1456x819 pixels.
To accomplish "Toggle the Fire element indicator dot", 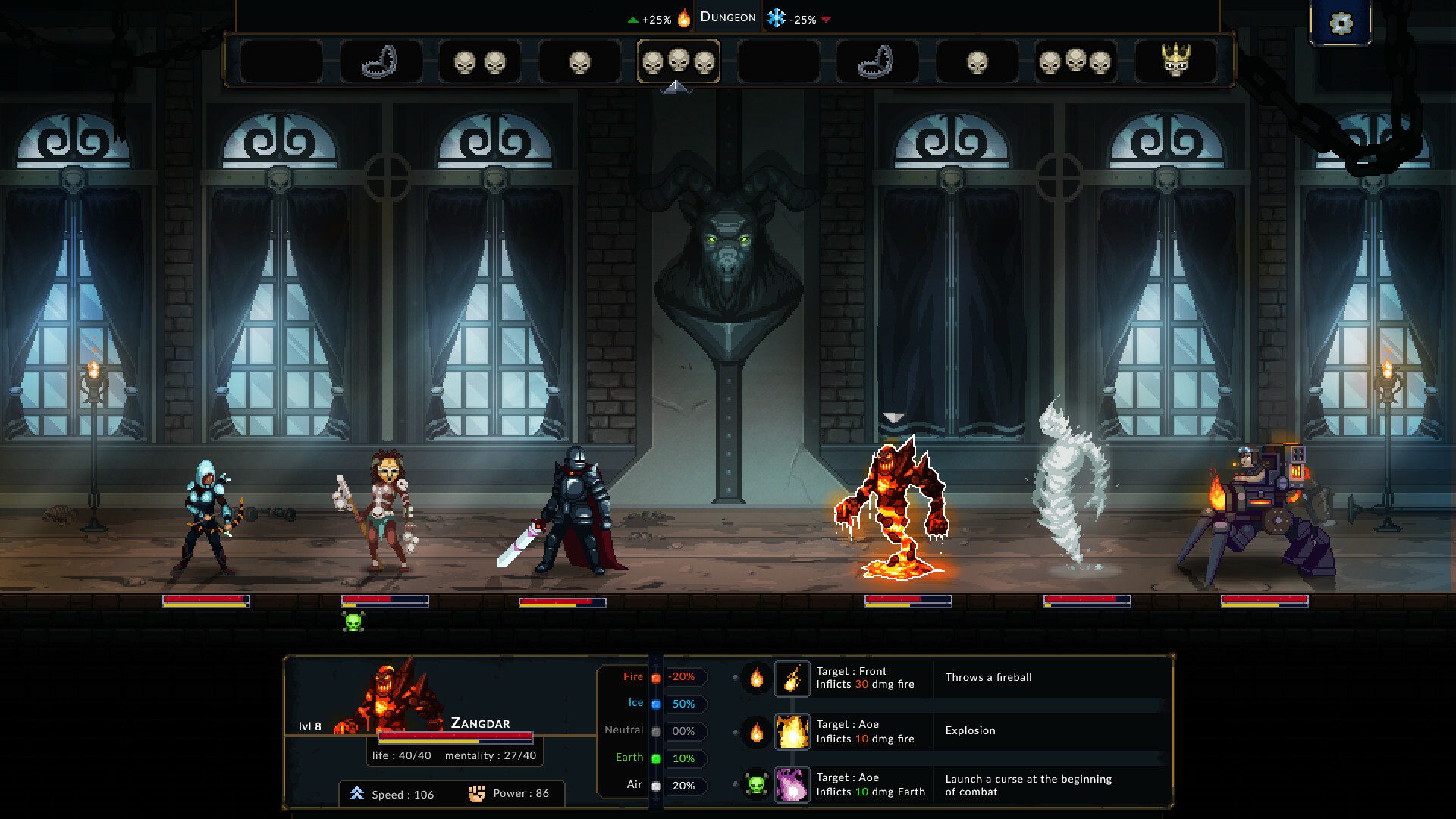I will (655, 679).
